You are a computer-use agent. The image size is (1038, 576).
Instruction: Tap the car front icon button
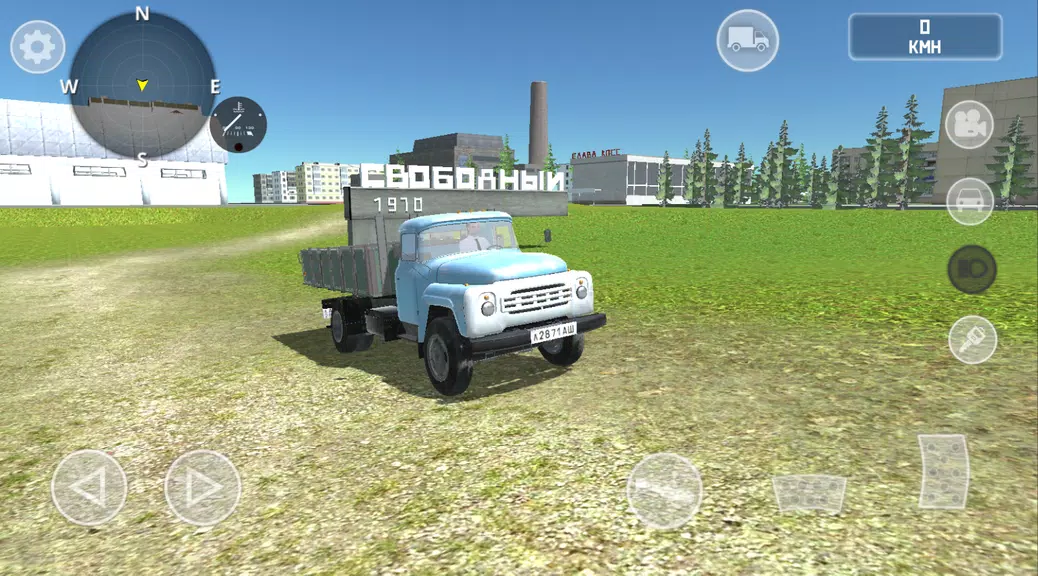click(x=969, y=201)
